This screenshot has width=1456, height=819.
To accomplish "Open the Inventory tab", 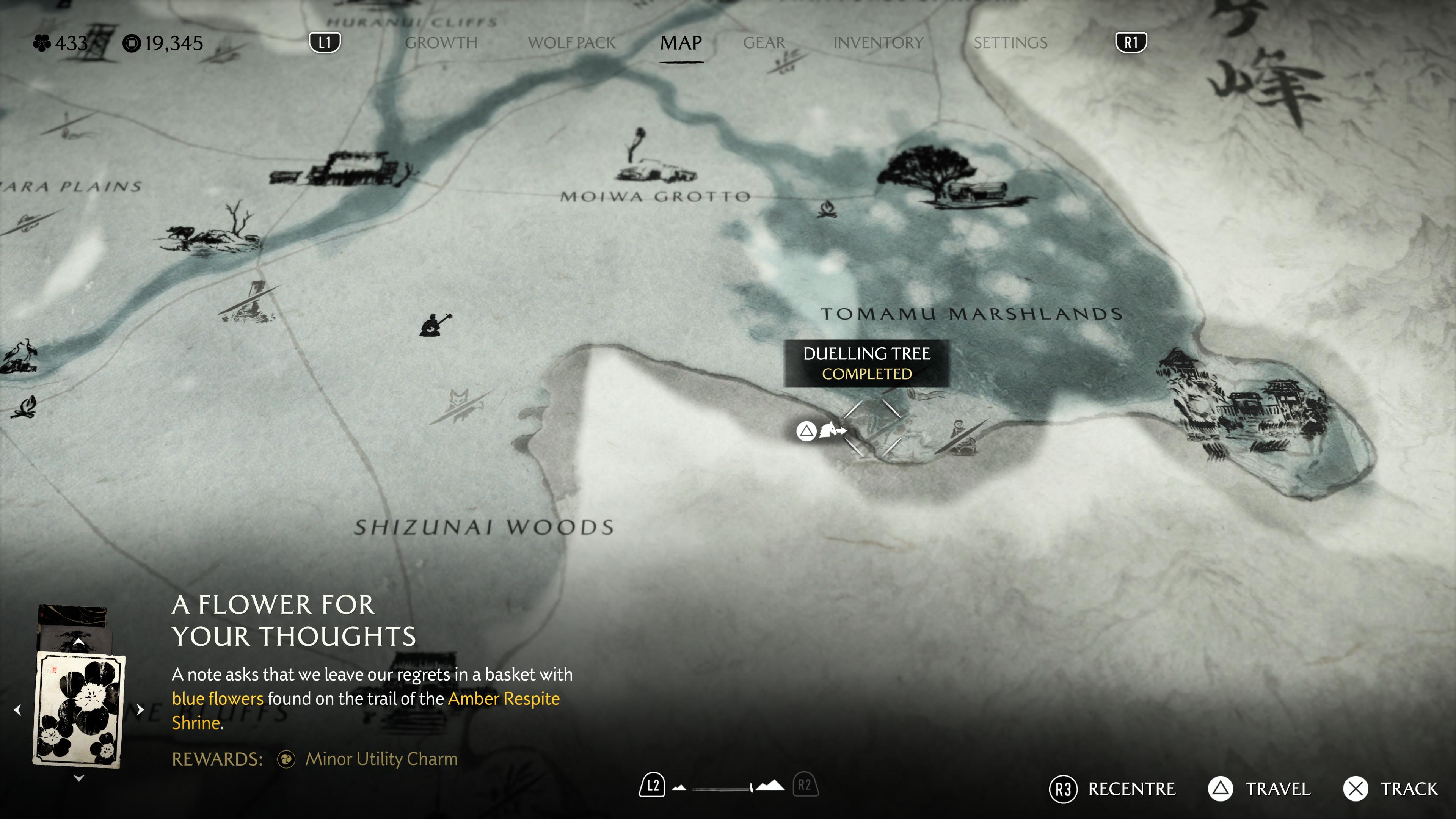I will [x=878, y=43].
